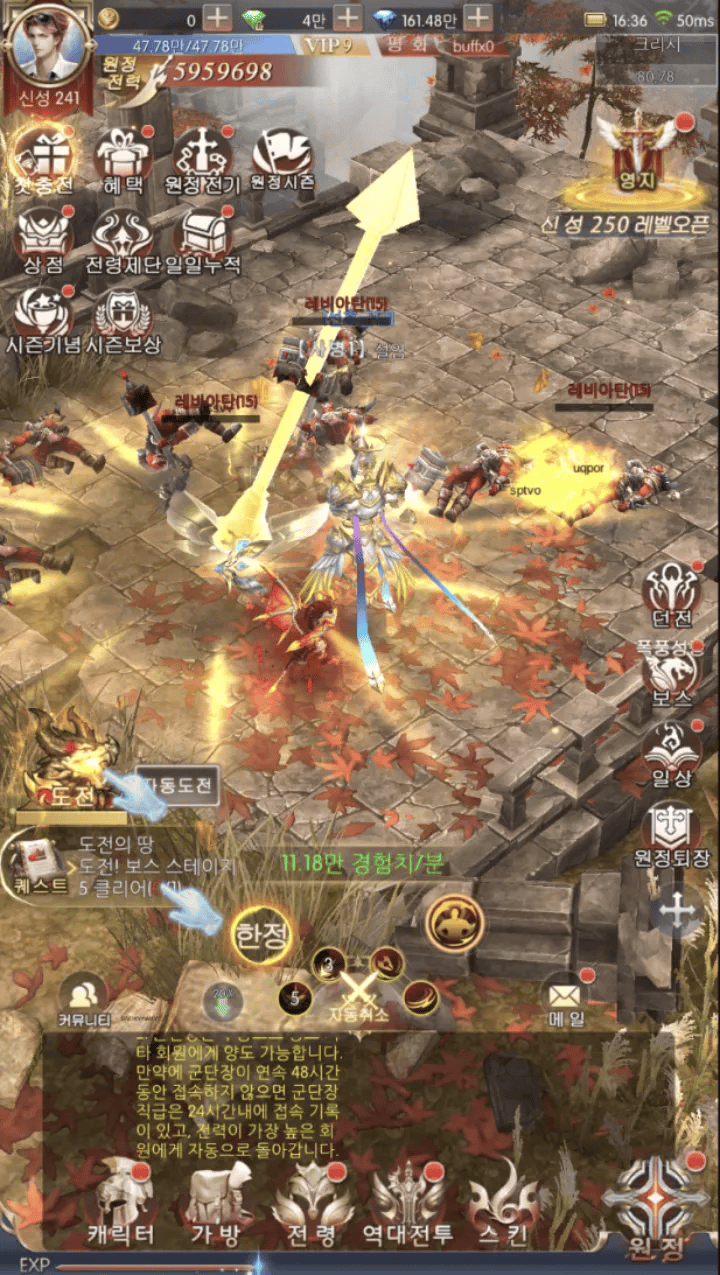Open the 혜택 benefits icon
This screenshot has width=720, height=1275.
[x=122, y=160]
